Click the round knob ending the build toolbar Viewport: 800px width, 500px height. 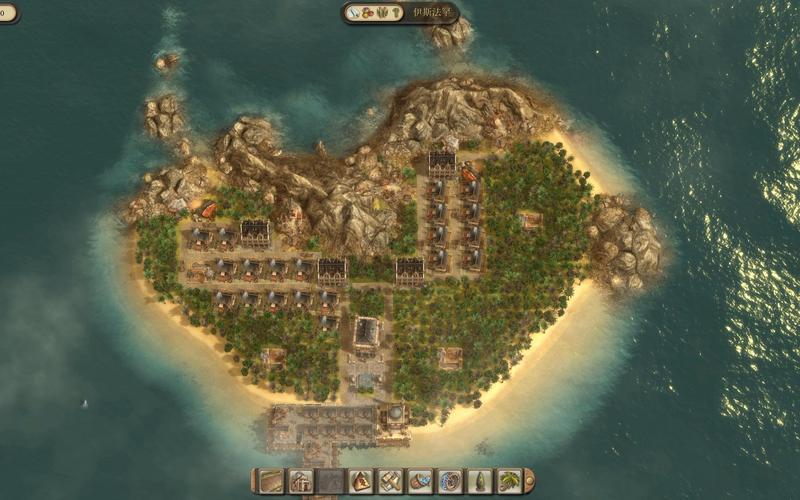(x=529, y=481)
